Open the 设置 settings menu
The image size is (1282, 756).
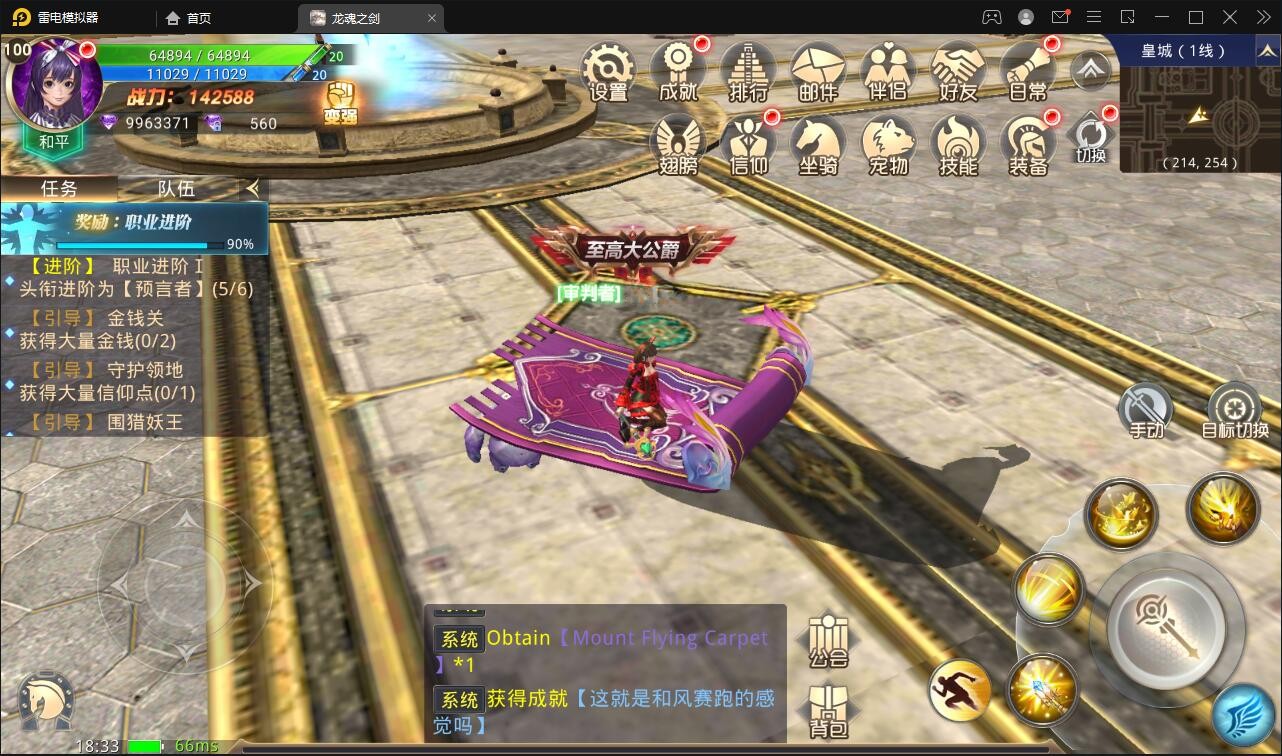click(x=608, y=70)
